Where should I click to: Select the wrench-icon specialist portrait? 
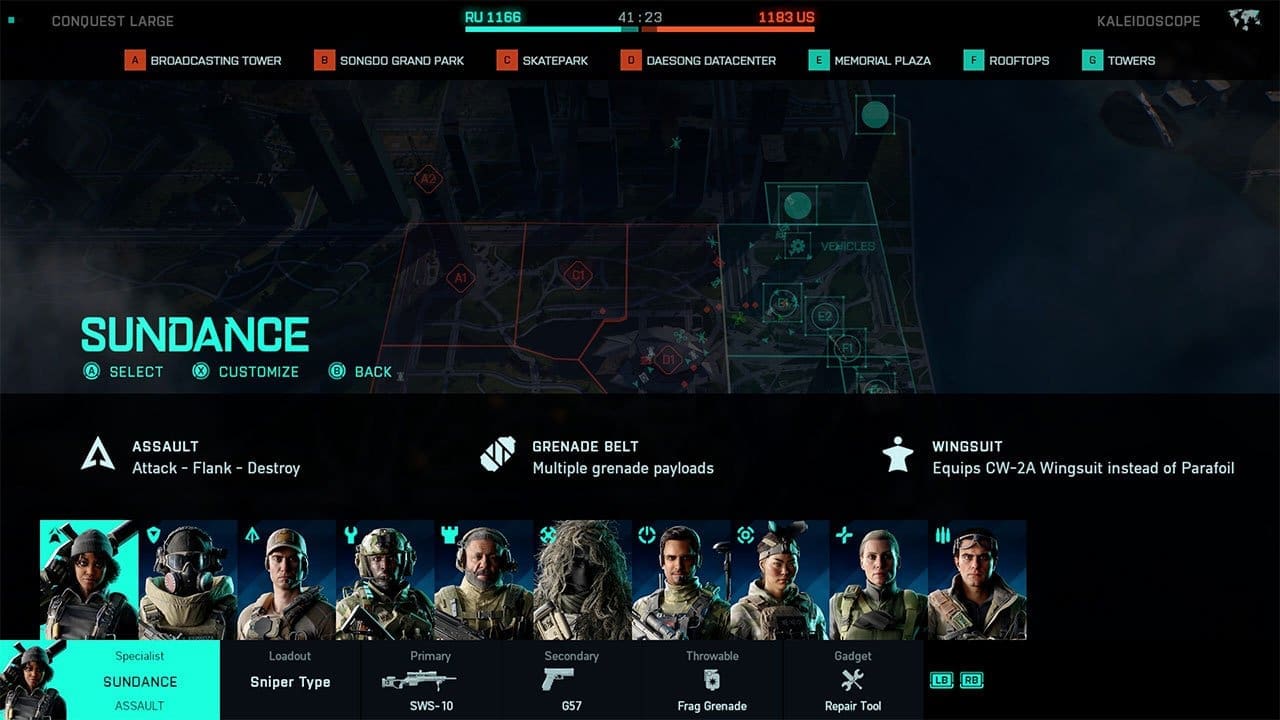pos(385,580)
